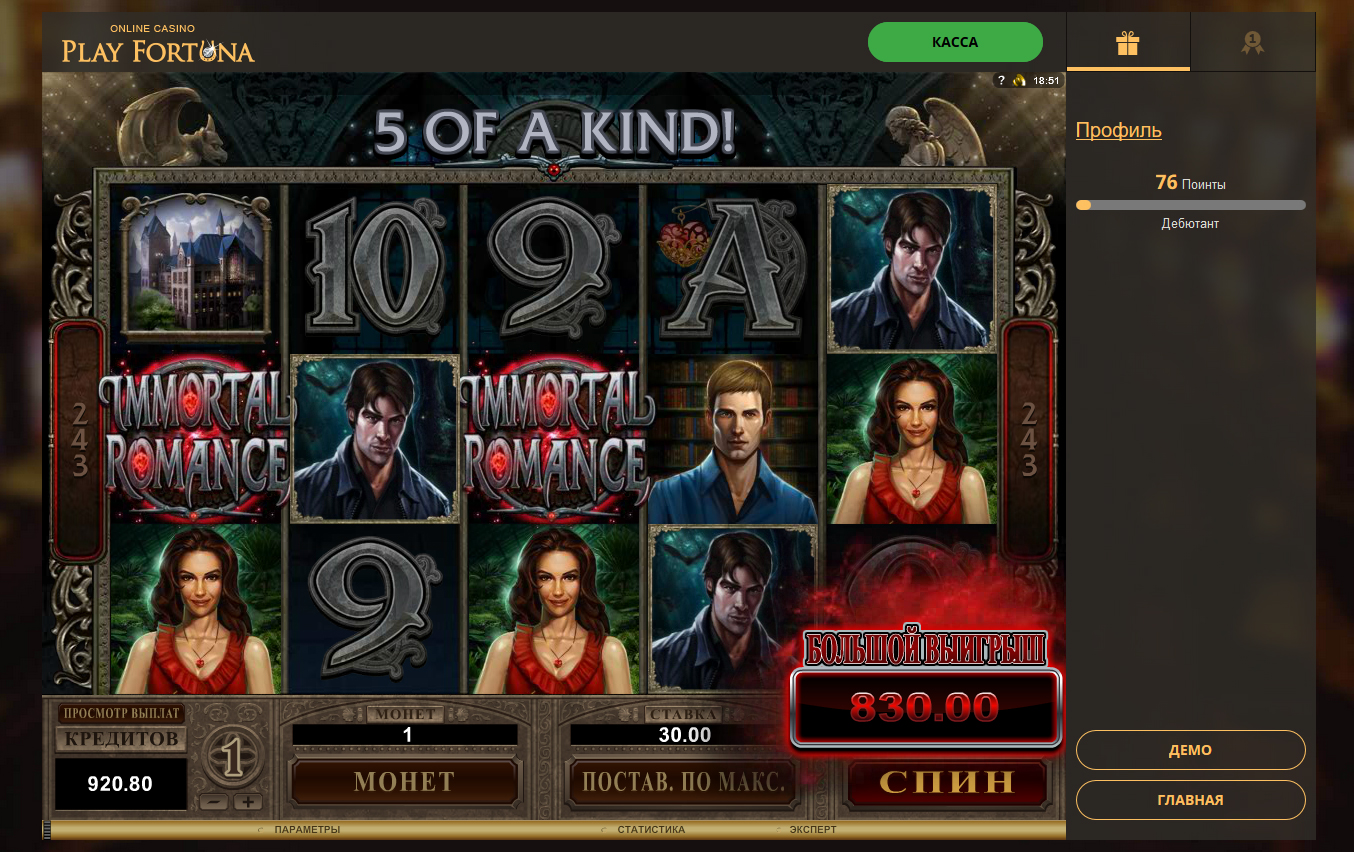Open the question mark help icon
This screenshot has height=852, width=1354.
click(x=1001, y=81)
